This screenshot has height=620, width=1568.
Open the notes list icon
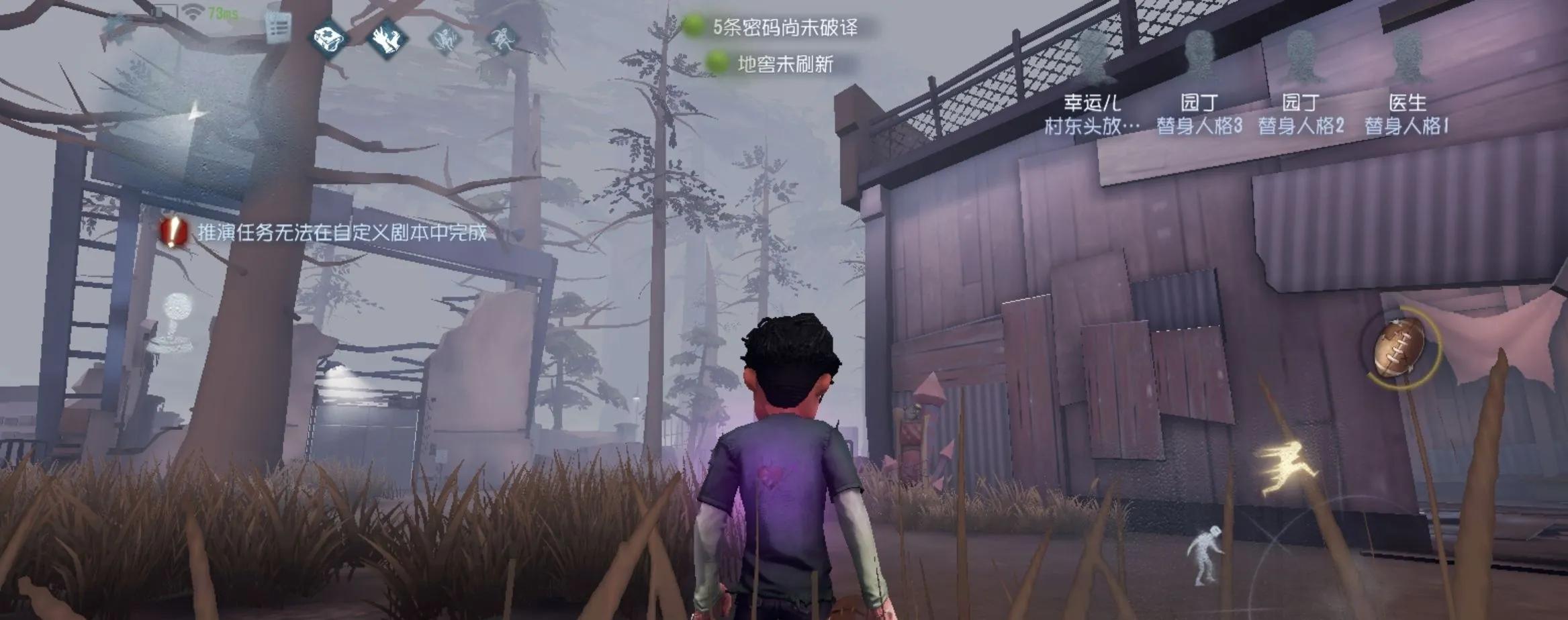[277, 28]
